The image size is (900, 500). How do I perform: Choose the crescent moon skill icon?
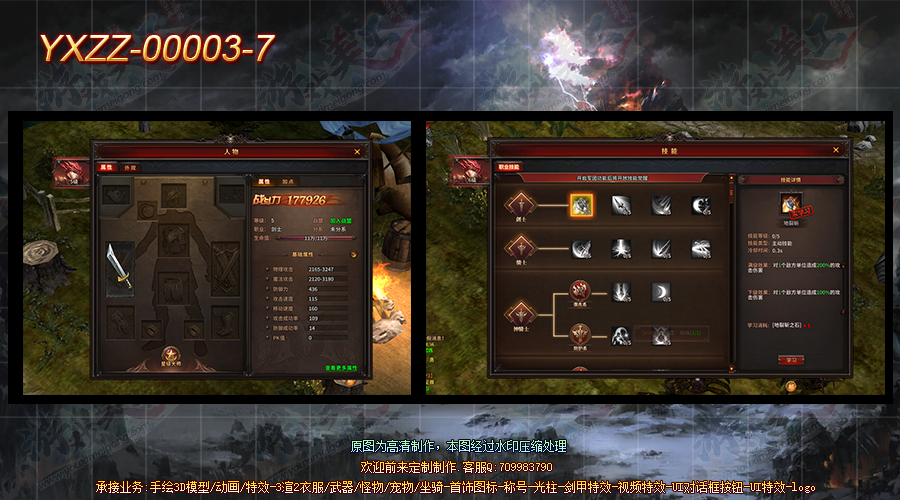click(660, 291)
